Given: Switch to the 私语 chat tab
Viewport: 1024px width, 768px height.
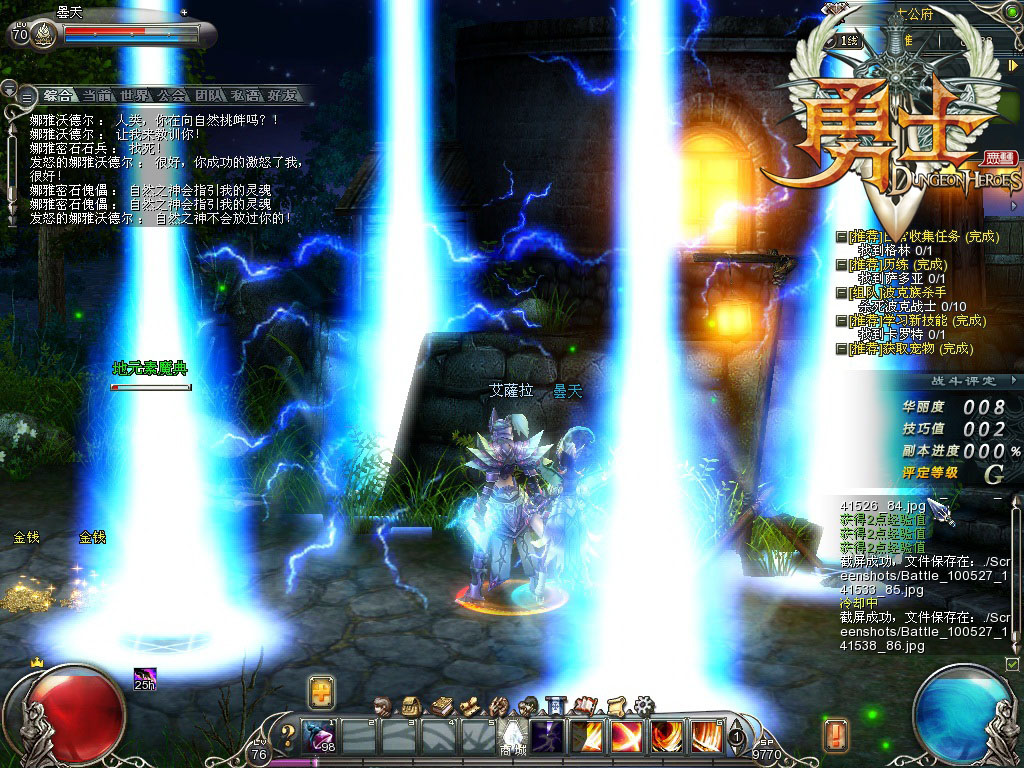Looking at the screenshot, I should coord(247,96).
